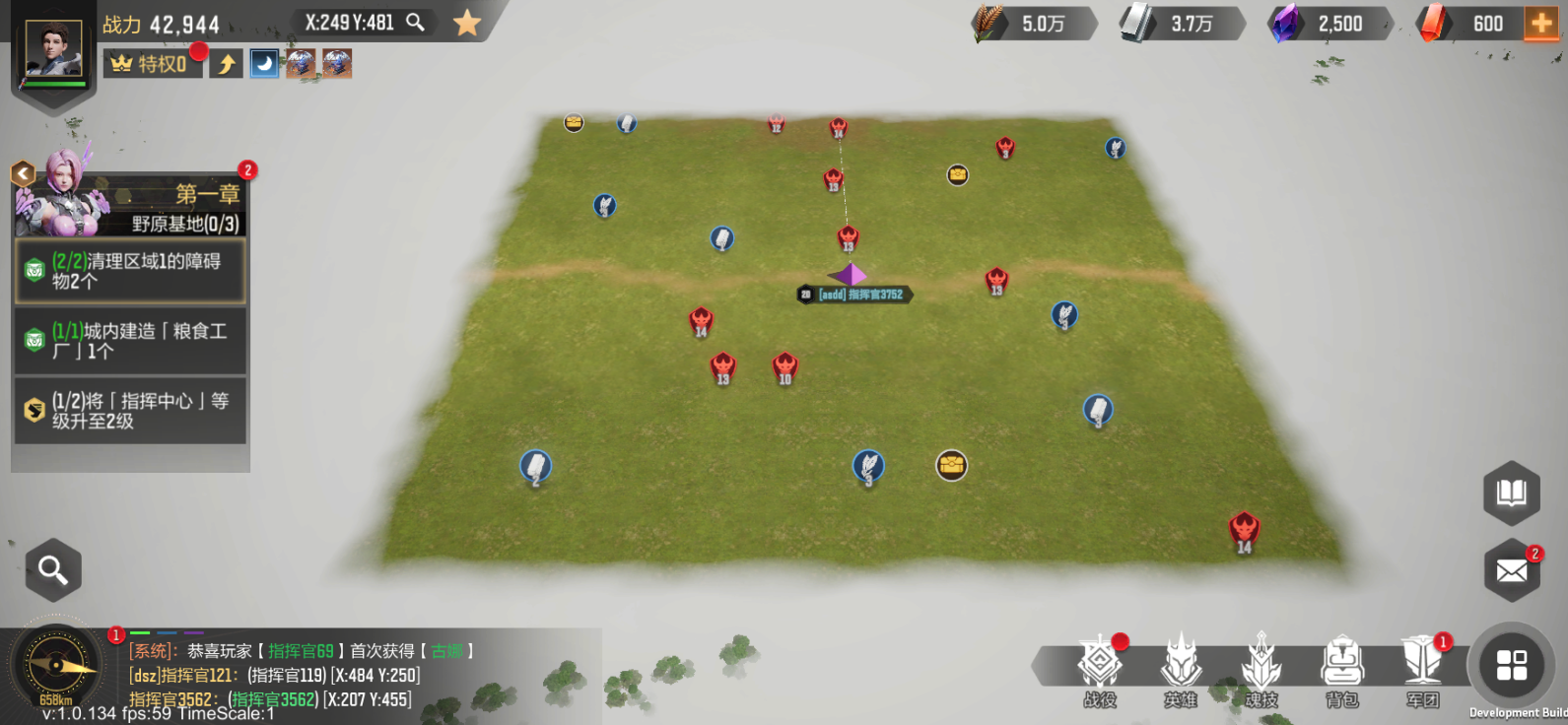Open the 背包 backpack menu
Viewport: 1568px width, 725px height.
(1342, 670)
